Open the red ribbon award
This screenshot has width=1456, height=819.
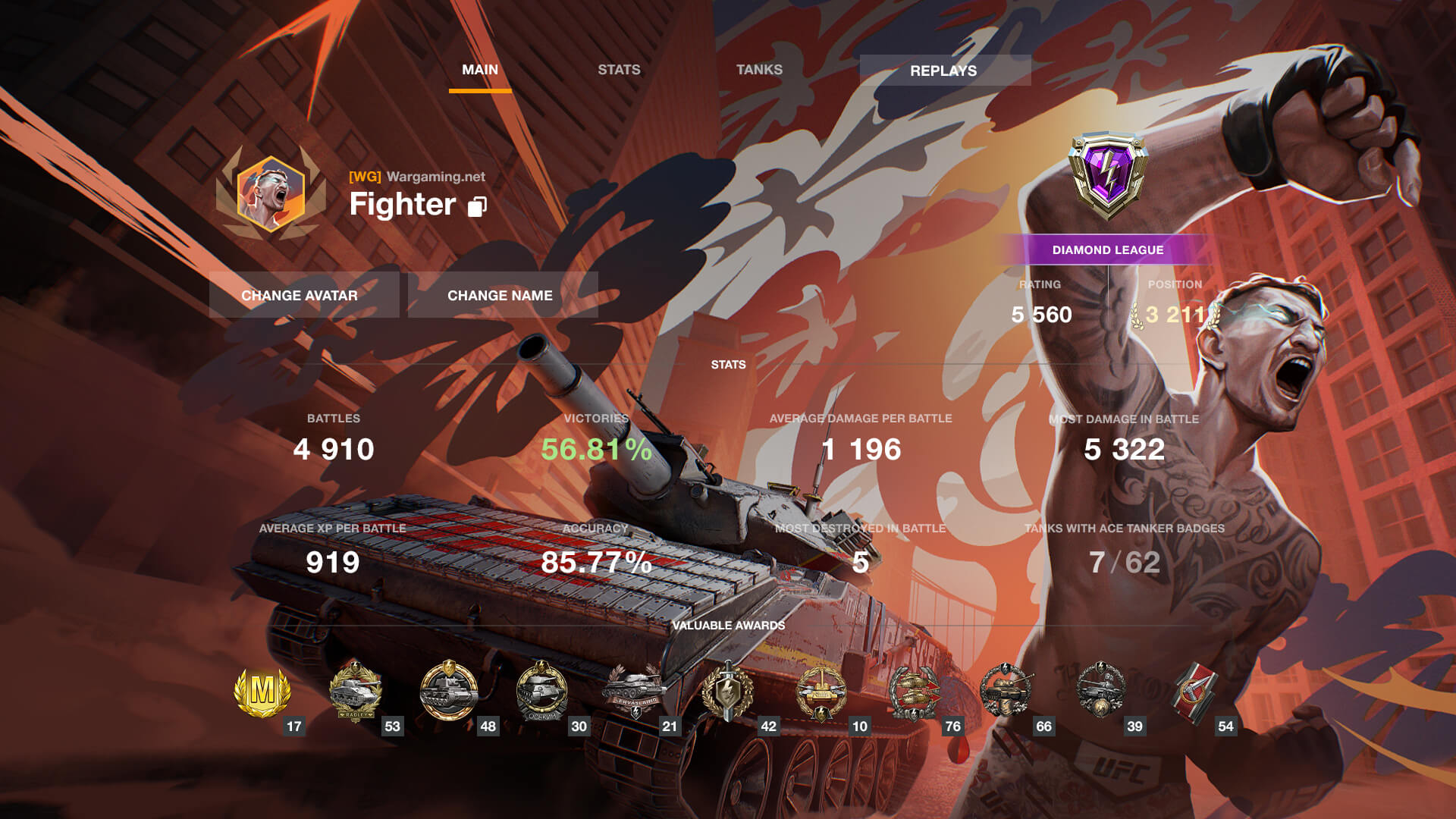tap(1194, 692)
